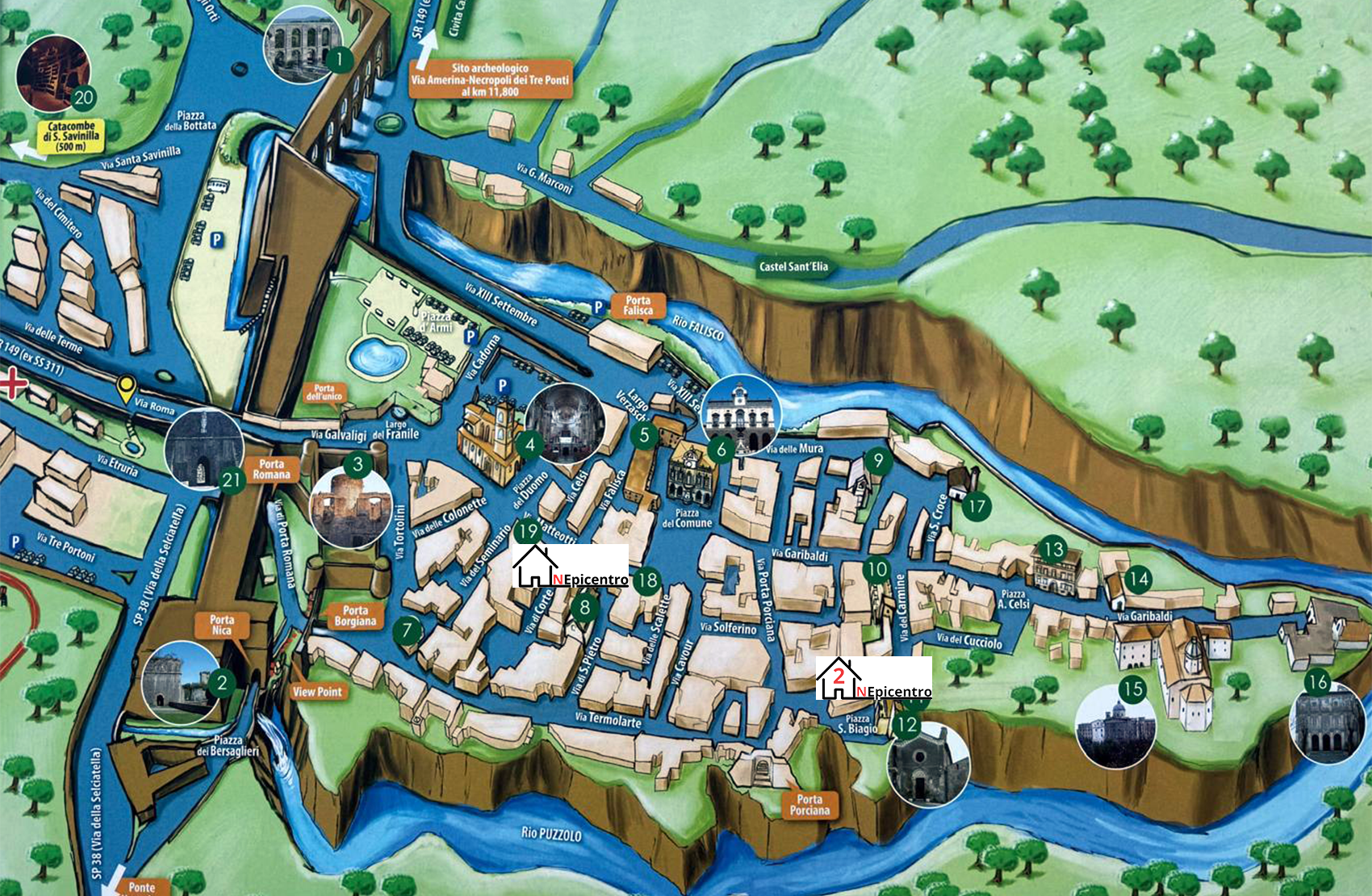Open marker 20 for the catacombs
1372x896 pixels.
pyautogui.click(x=83, y=98)
